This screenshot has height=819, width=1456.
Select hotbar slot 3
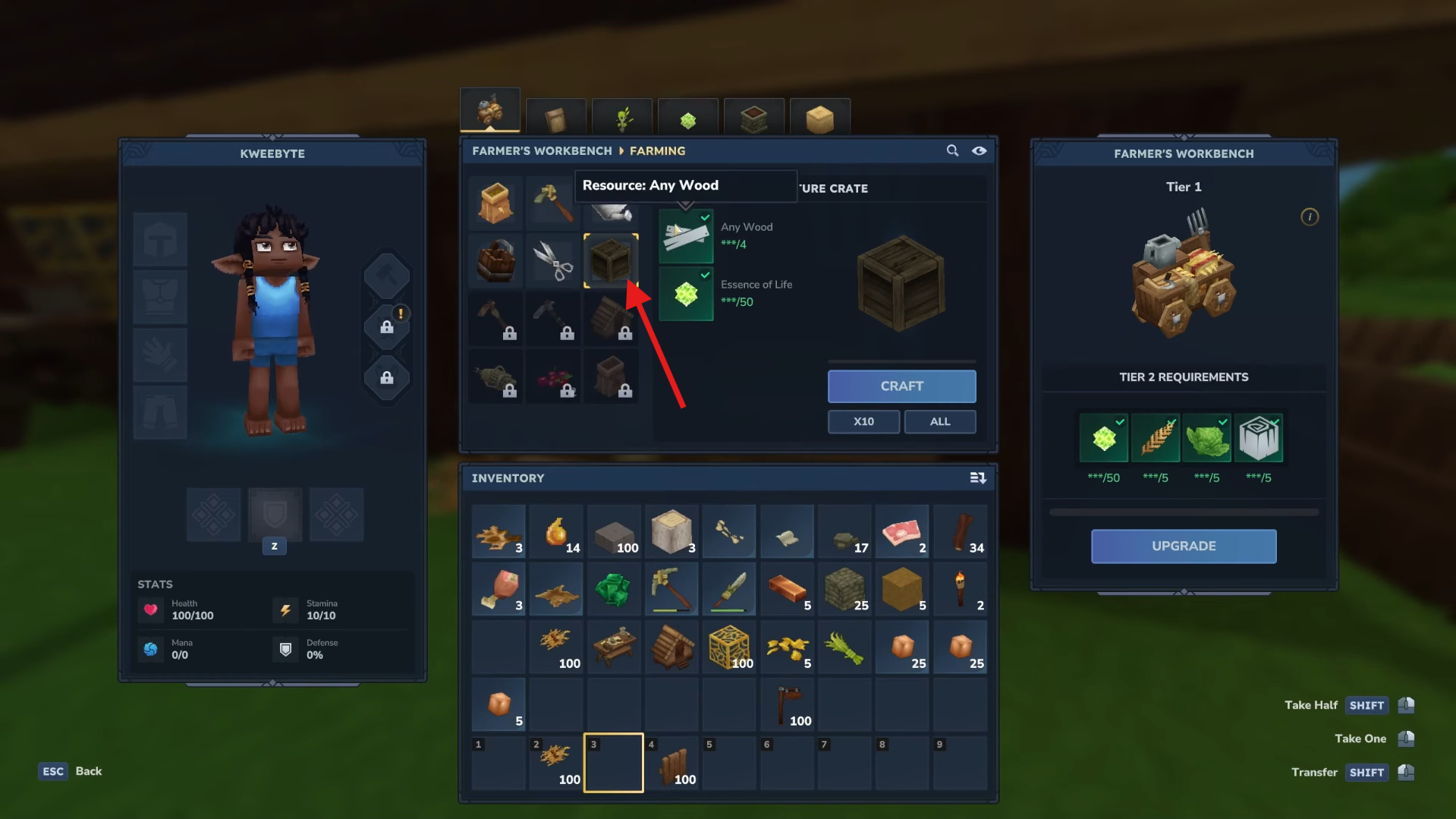click(613, 762)
